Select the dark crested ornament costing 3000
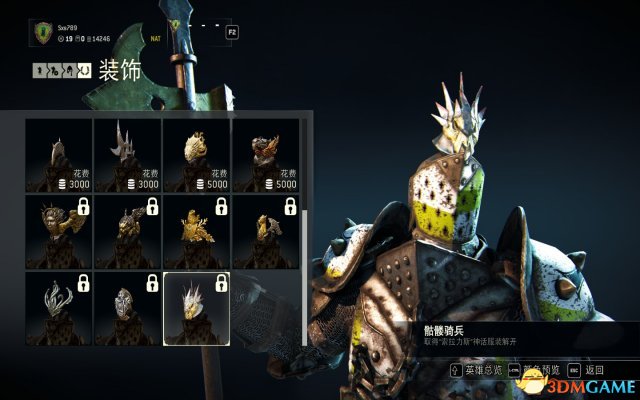This screenshot has height=400, width=640. point(59,153)
